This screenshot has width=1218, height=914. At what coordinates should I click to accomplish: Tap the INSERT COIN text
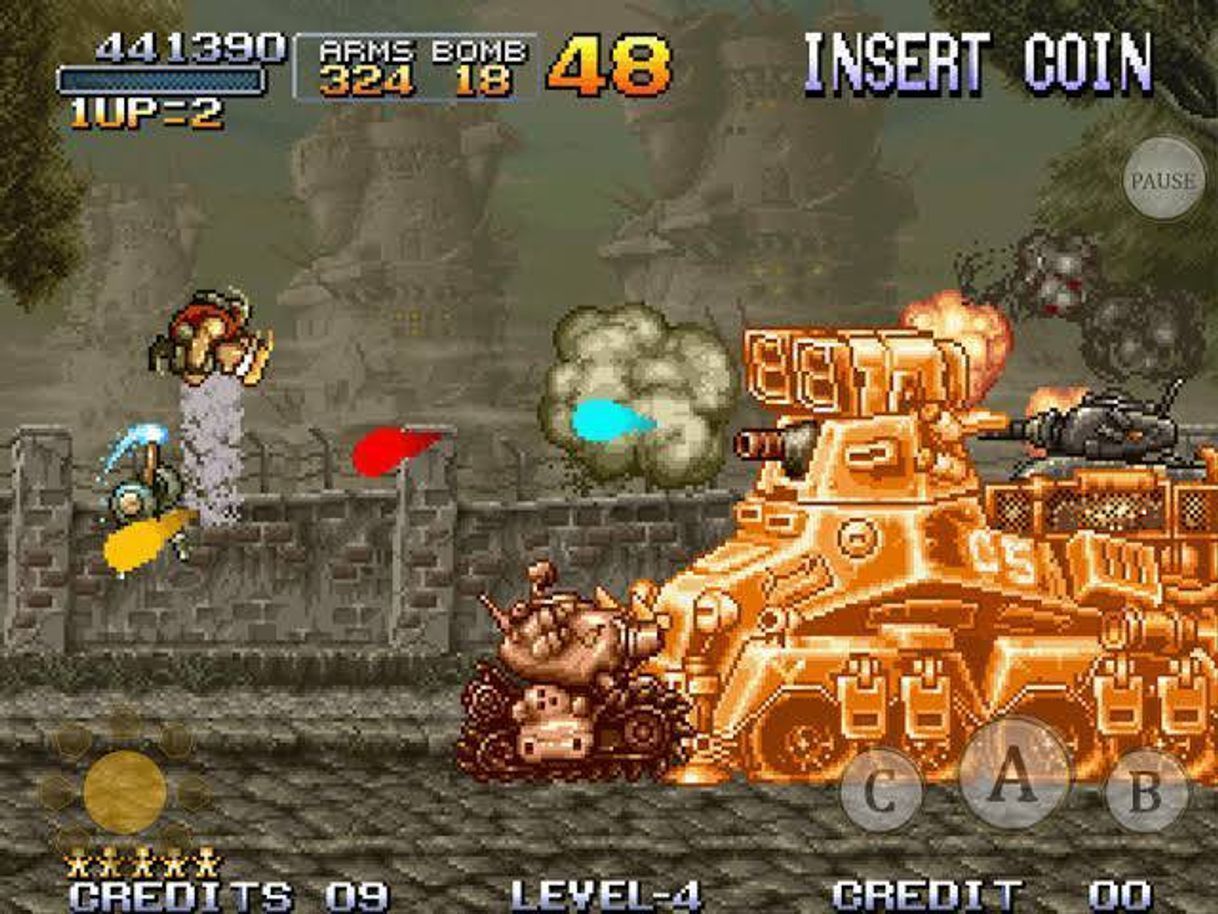click(x=978, y=64)
